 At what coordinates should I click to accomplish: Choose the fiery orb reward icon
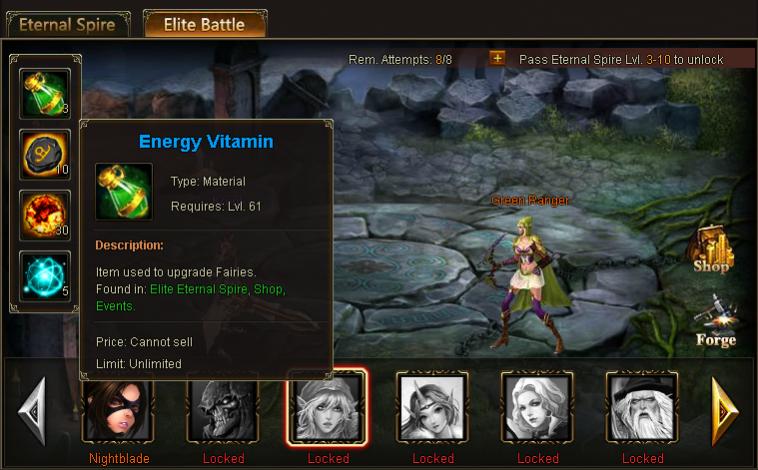click(45, 215)
